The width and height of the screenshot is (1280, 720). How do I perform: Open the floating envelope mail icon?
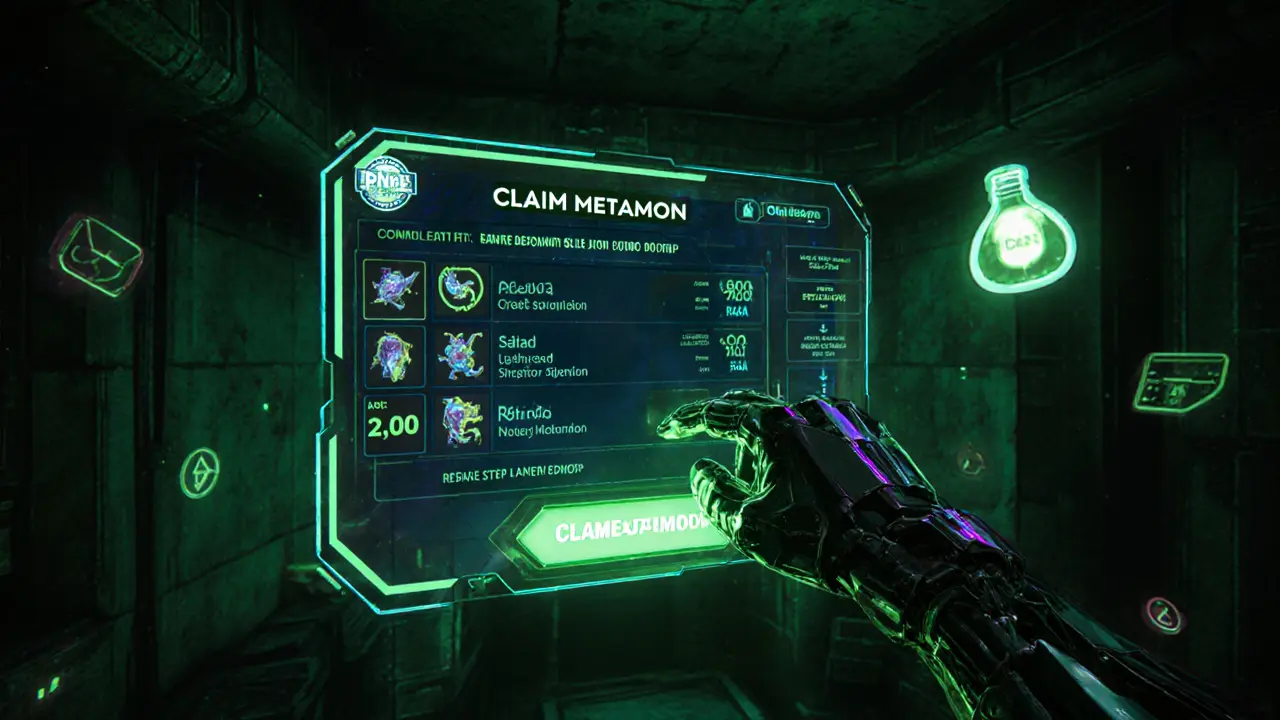(x=97, y=255)
